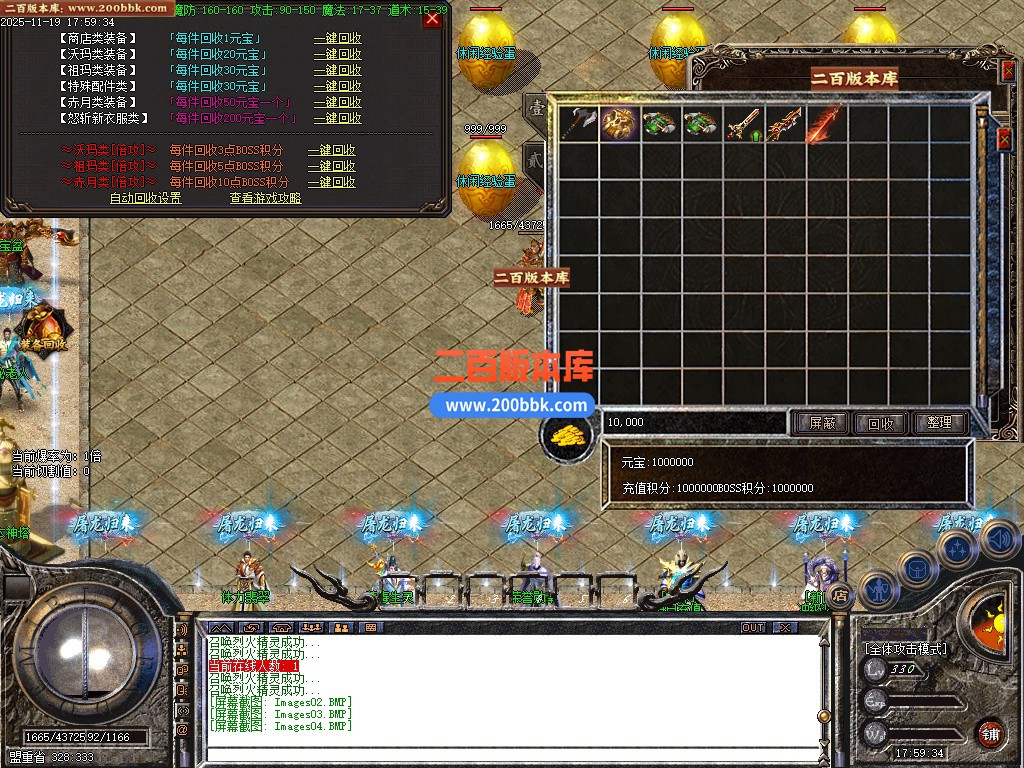Open the 店 shop round button
This screenshot has height=768, width=1024.
[x=840, y=595]
